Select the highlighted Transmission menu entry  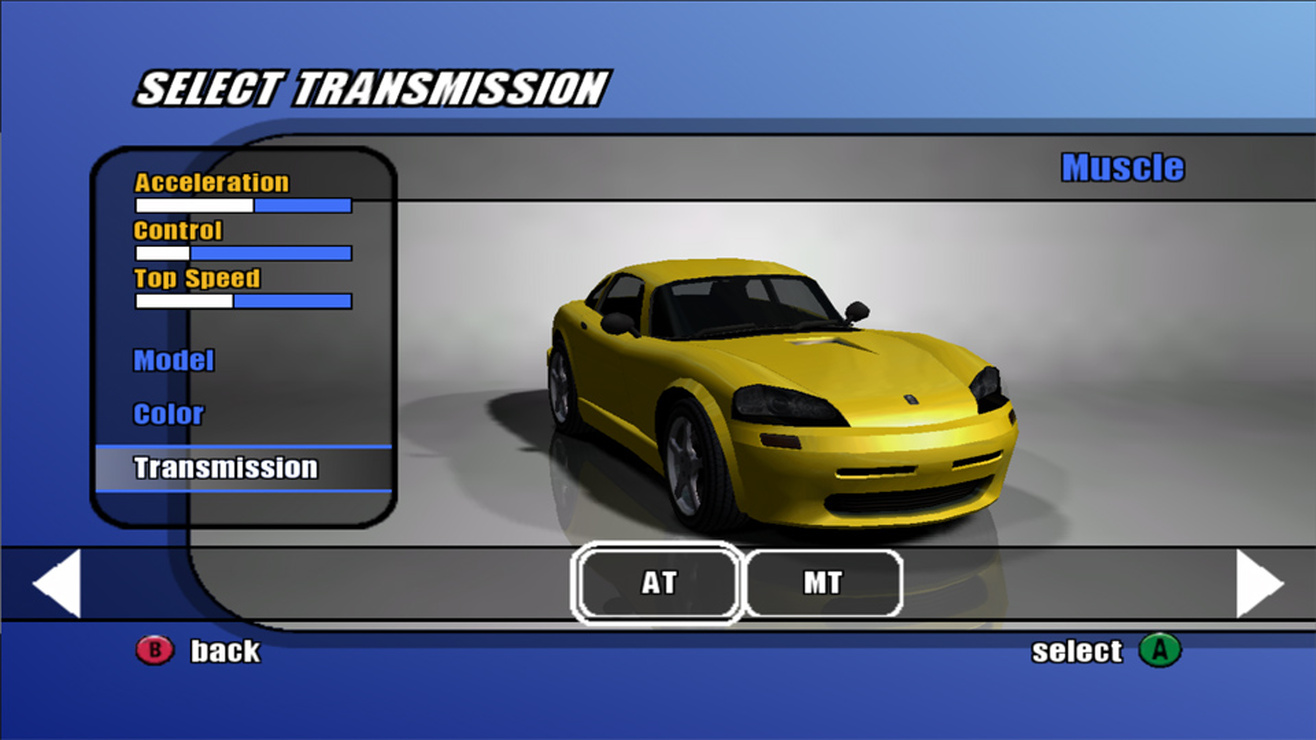[225, 467]
